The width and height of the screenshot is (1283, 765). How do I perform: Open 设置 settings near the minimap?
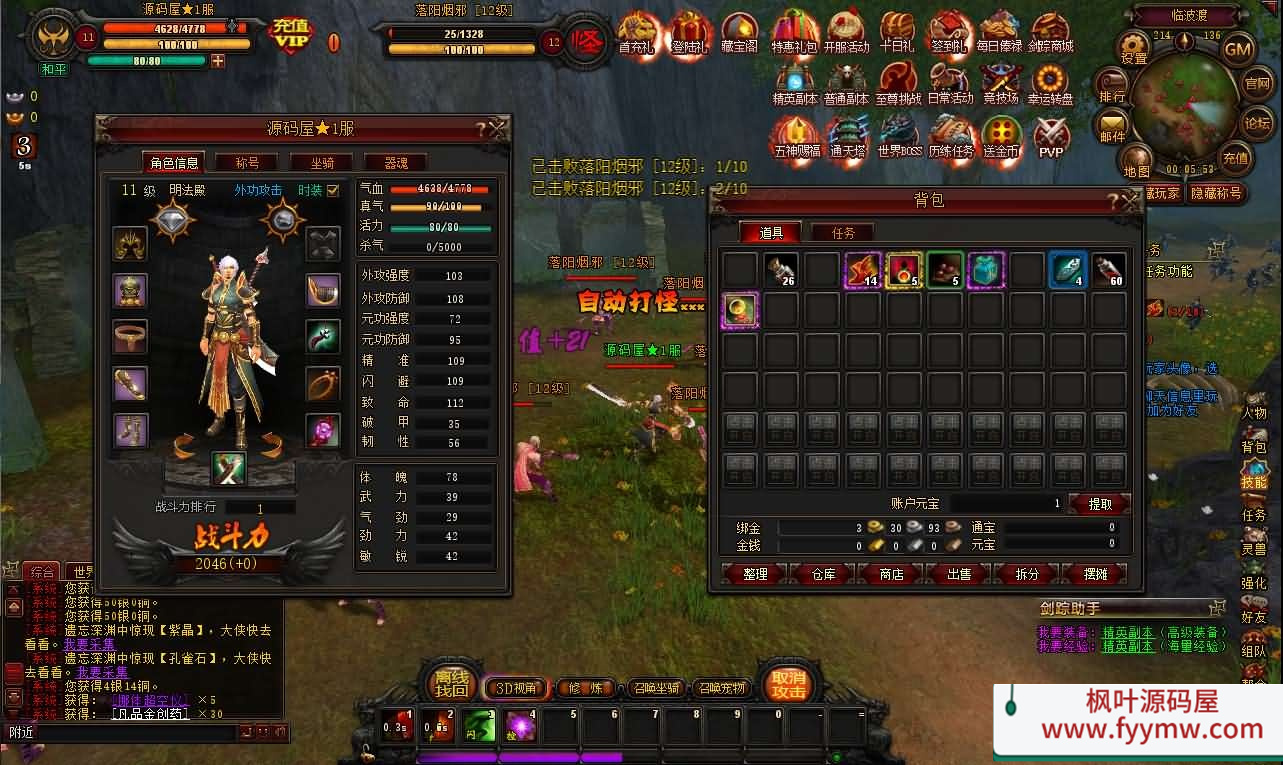point(1134,48)
